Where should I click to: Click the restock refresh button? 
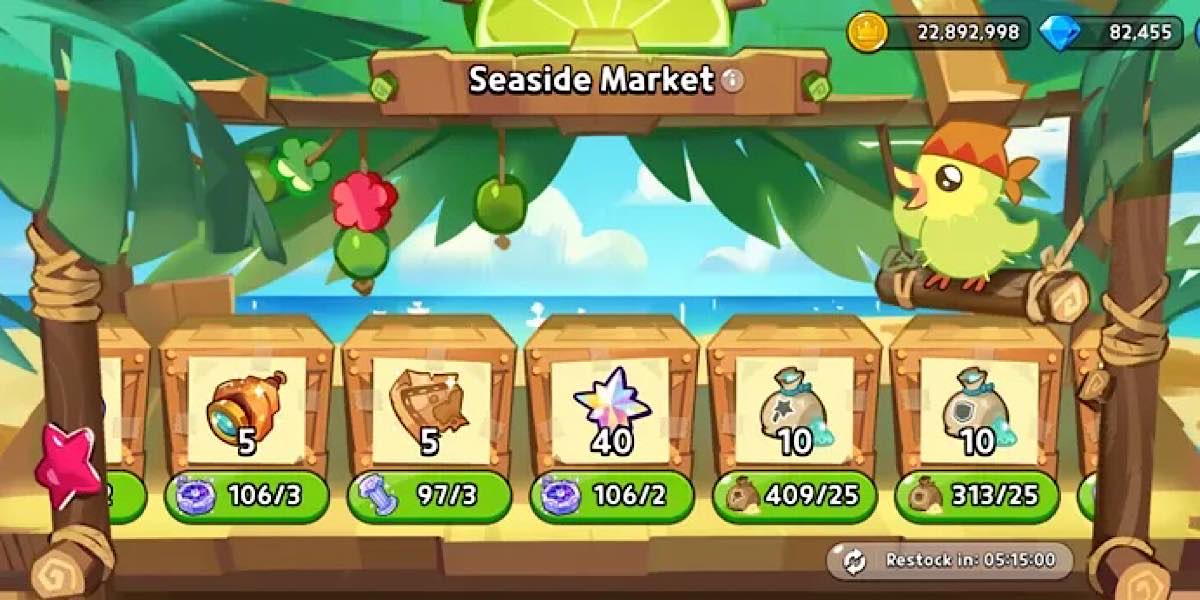pyautogui.click(x=855, y=561)
